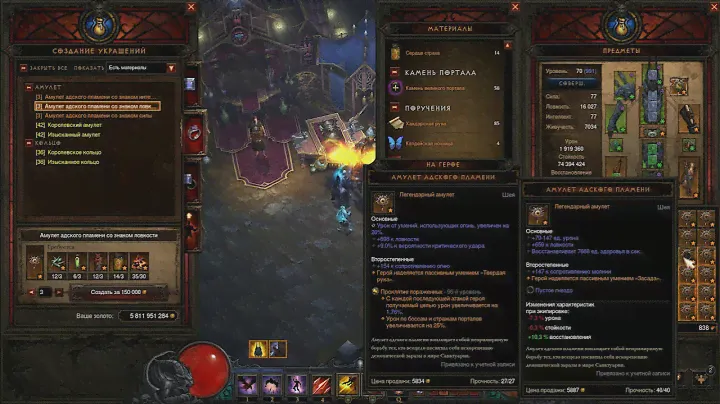Activate the skill in hotbar slot 1
This screenshot has height=404, width=720.
coord(246,383)
